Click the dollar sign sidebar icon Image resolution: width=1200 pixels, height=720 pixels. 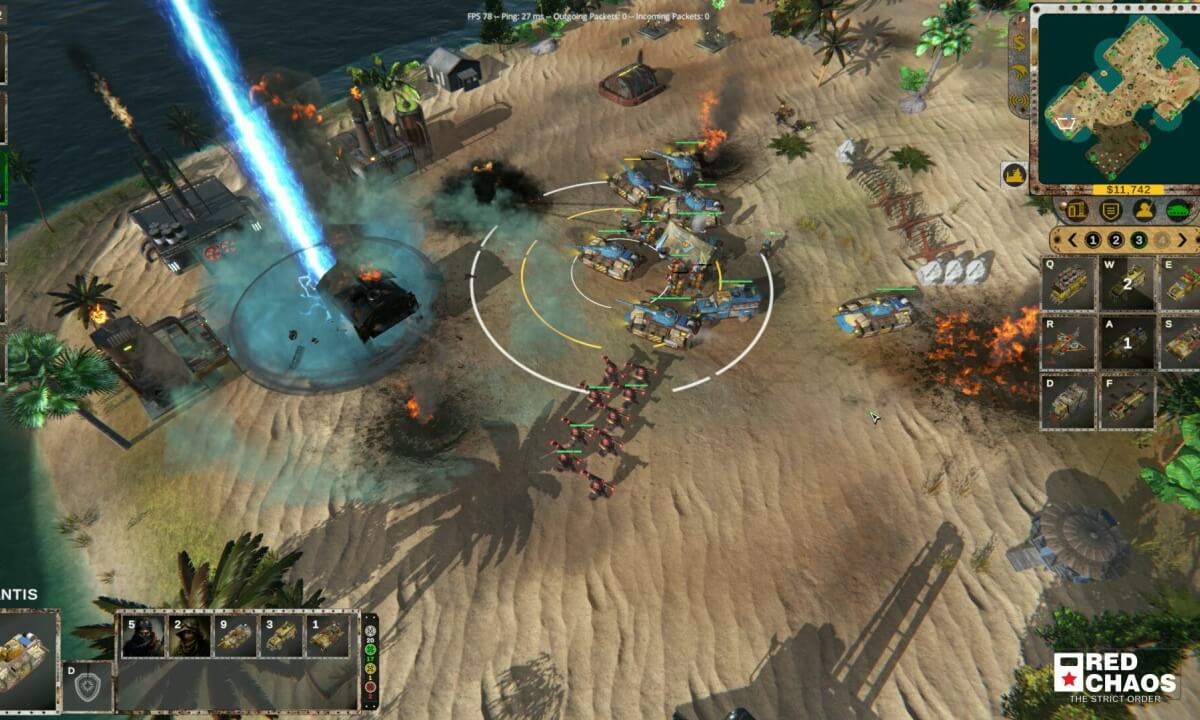(1018, 44)
